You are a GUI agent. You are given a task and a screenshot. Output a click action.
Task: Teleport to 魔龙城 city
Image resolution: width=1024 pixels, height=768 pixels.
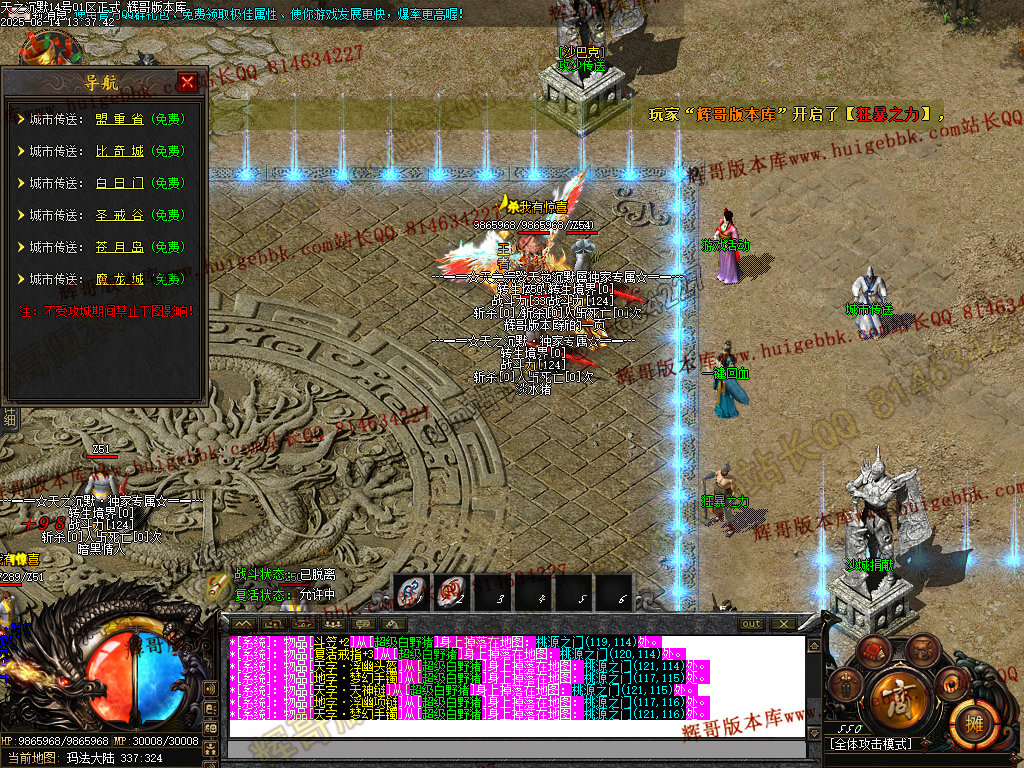pos(120,279)
